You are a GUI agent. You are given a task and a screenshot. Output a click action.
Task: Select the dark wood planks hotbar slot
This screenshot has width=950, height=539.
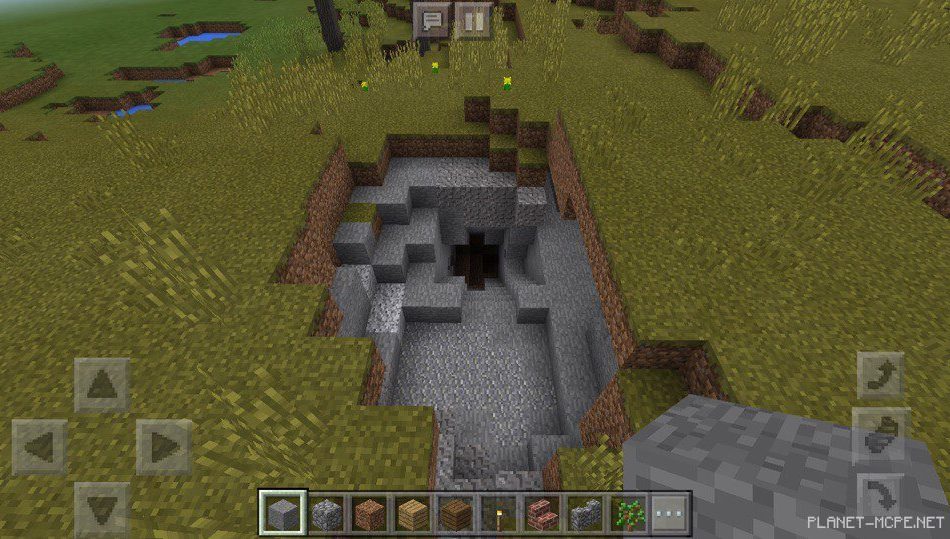coord(457,514)
